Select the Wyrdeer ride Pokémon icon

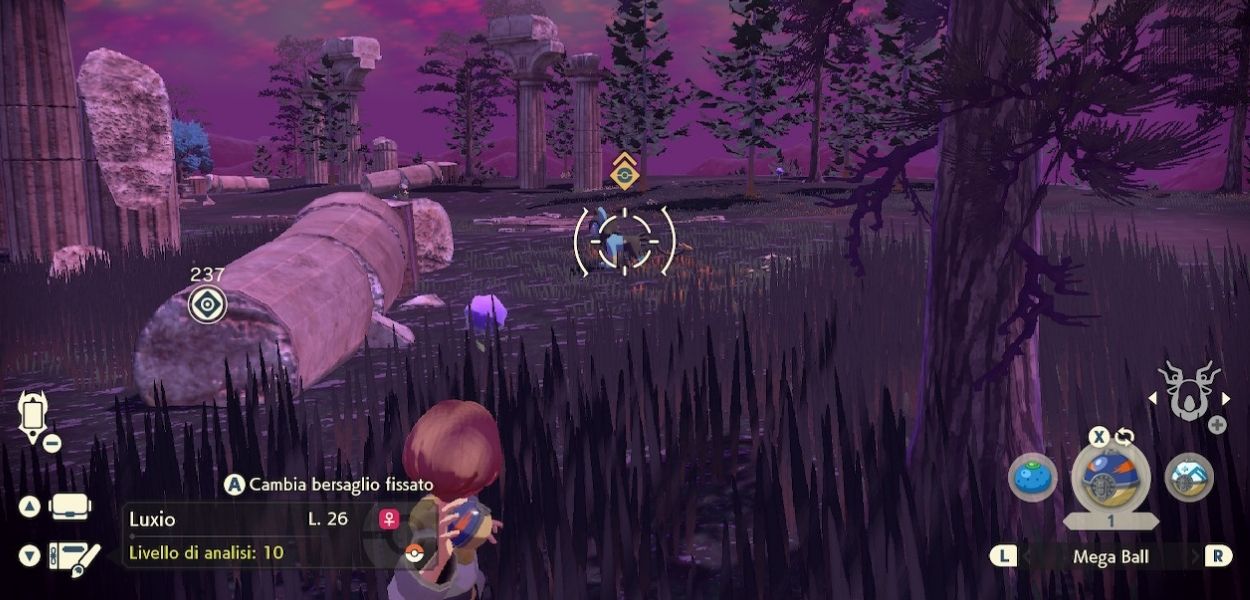[1189, 391]
